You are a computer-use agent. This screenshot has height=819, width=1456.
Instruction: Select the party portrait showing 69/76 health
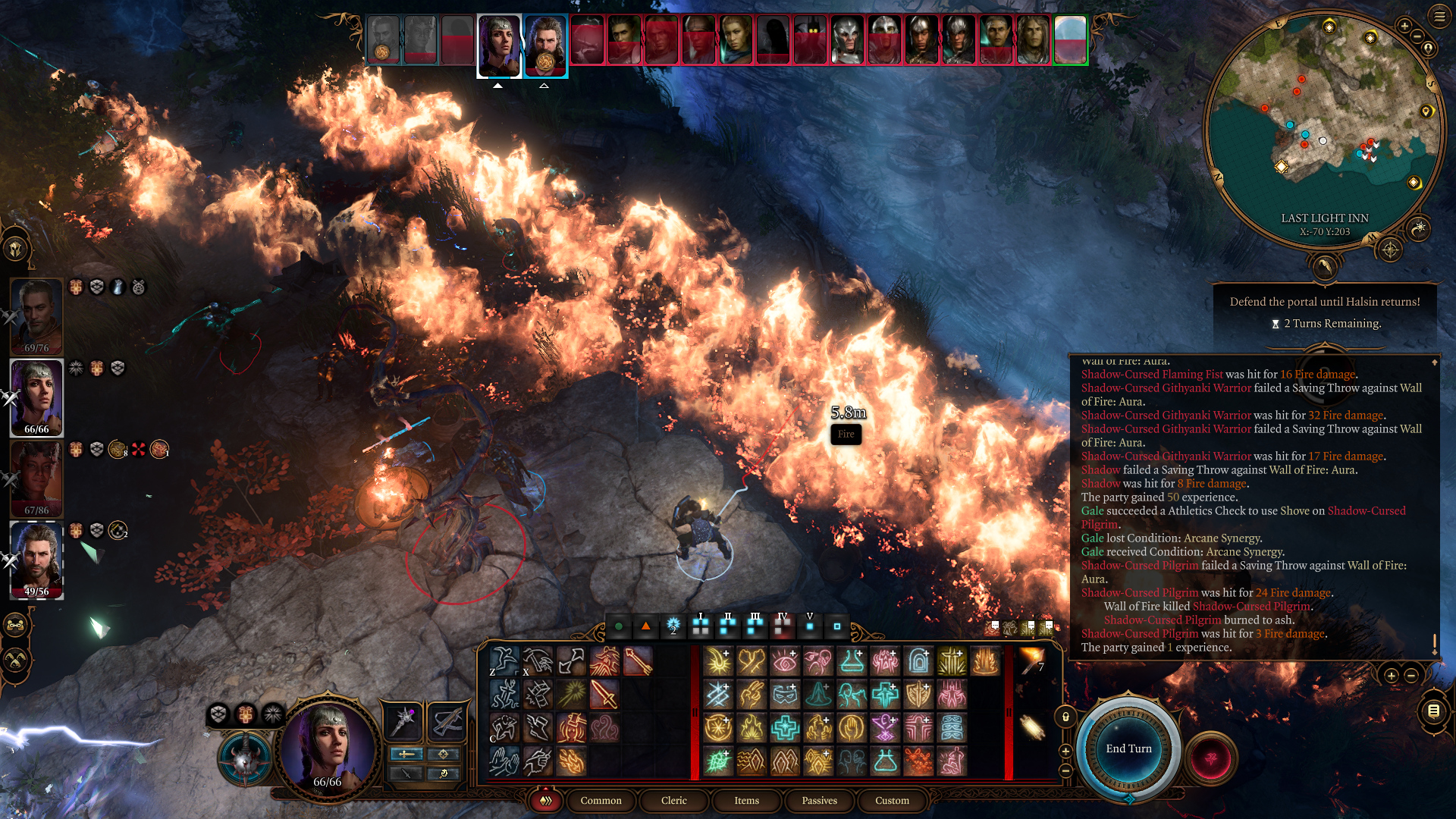coord(36,315)
